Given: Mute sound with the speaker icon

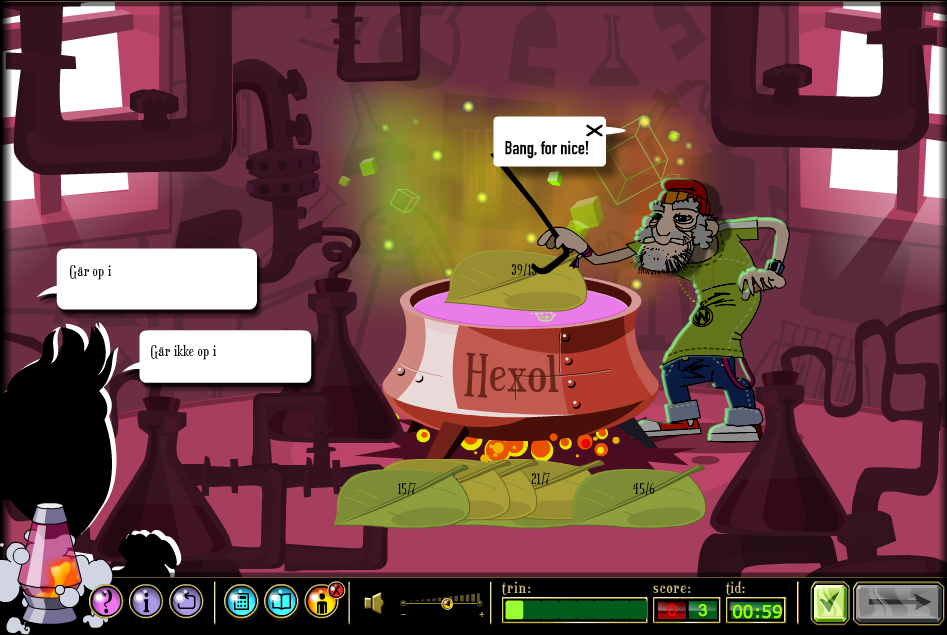Looking at the screenshot, I should (x=373, y=602).
